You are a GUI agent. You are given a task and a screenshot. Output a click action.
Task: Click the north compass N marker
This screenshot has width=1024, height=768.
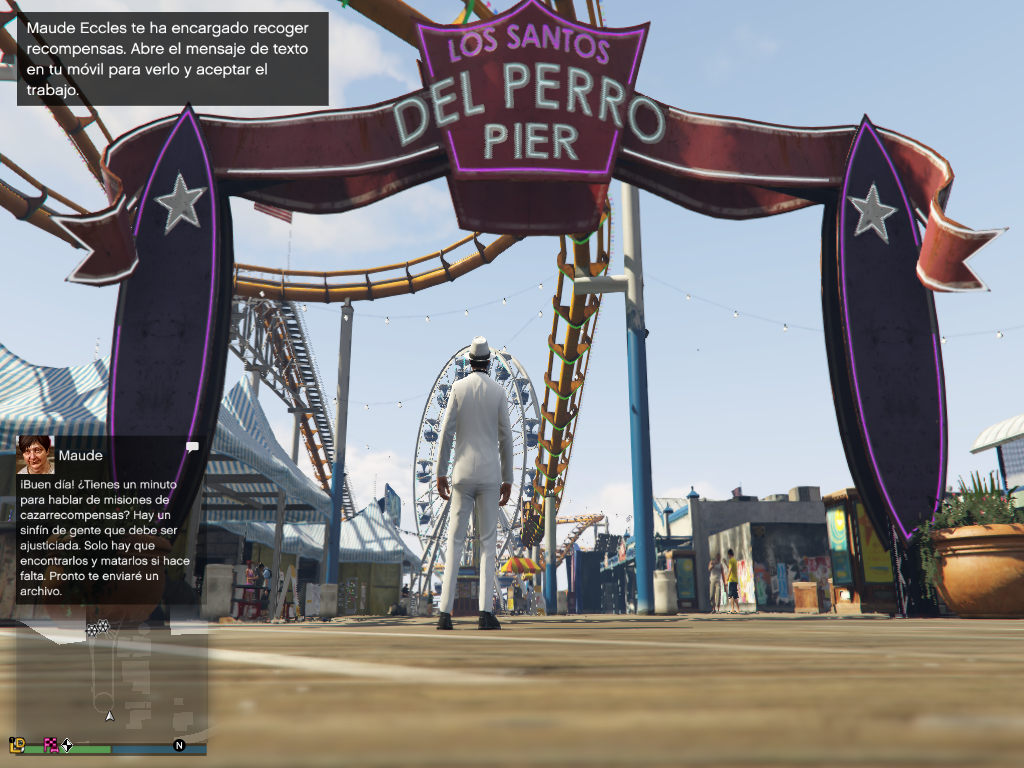coord(179,745)
